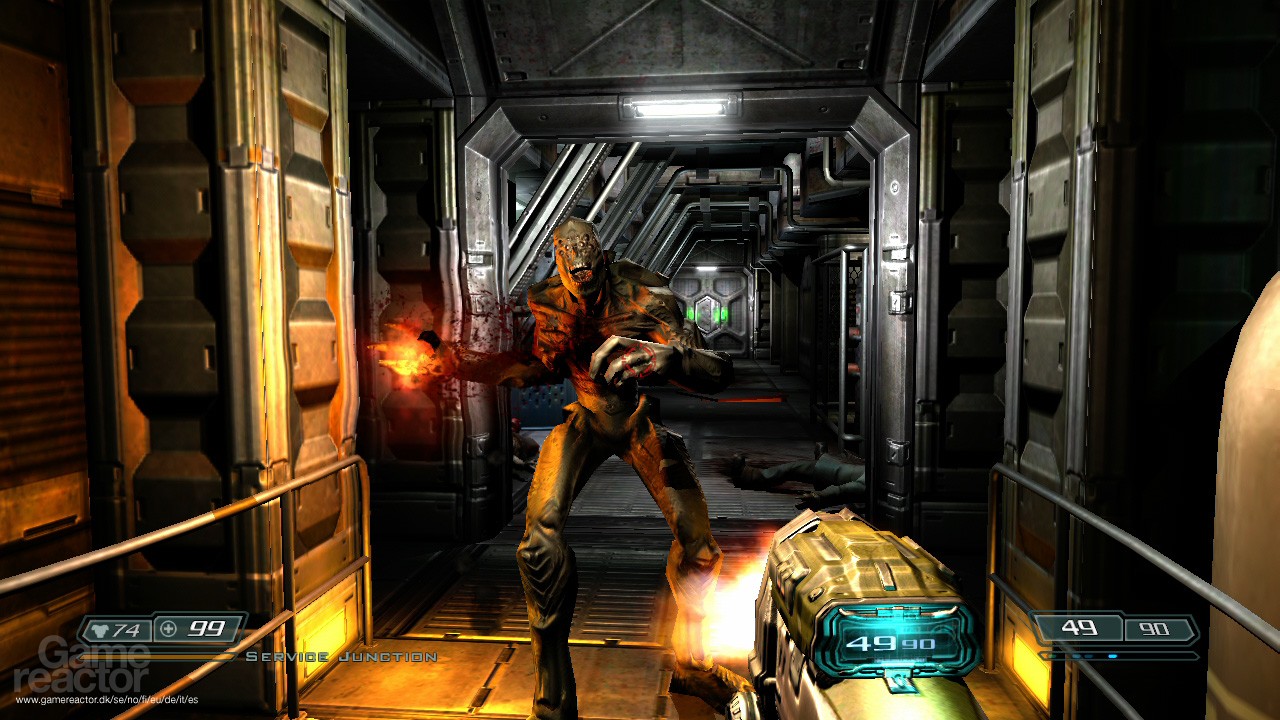The width and height of the screenshot is (1280, 720).
Task: Click the armor icon in the health HUD
Action: click(101, 630)
